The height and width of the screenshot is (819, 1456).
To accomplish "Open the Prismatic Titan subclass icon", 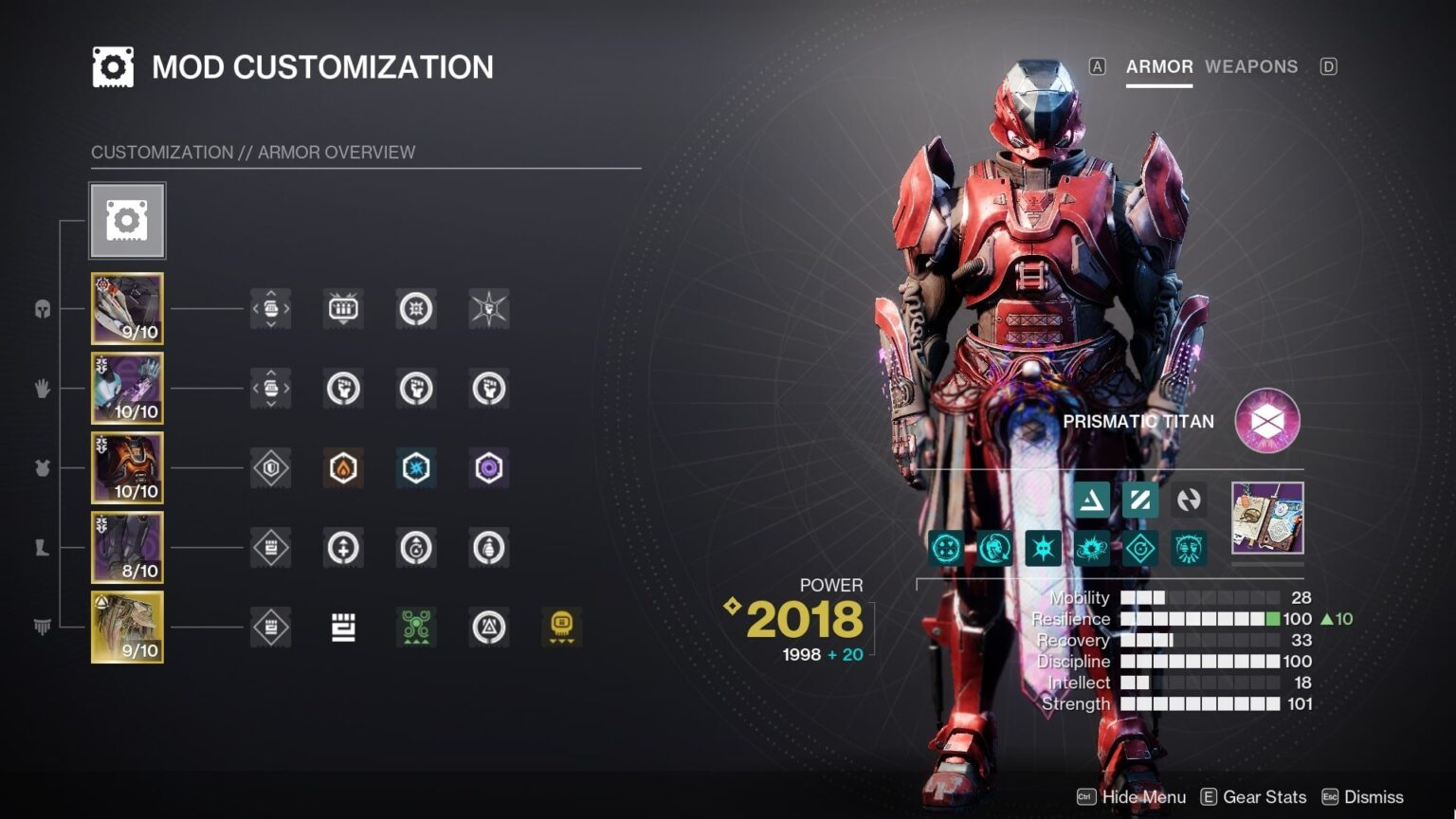I will [1267, 422].
